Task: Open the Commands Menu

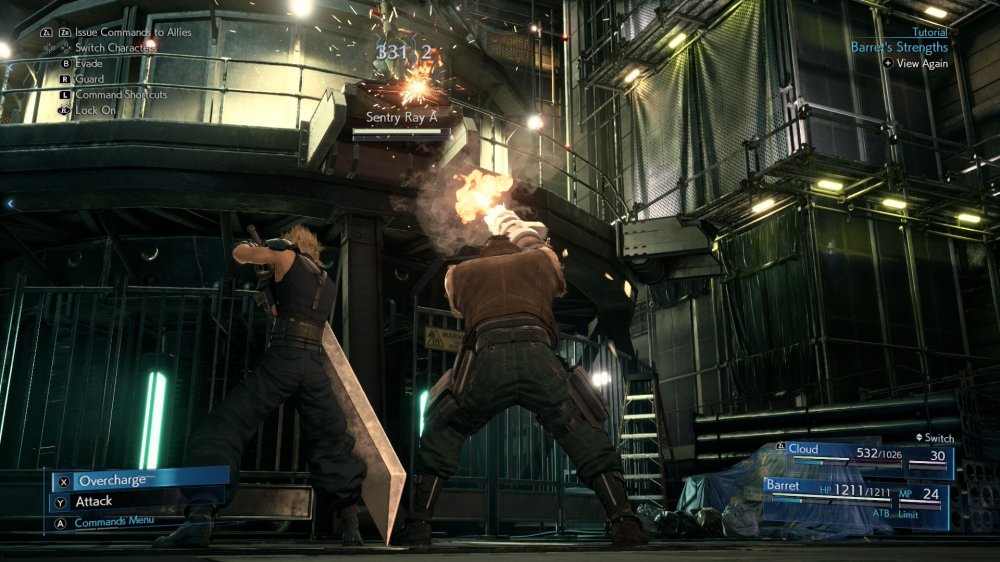Action: tap(113, 521)
